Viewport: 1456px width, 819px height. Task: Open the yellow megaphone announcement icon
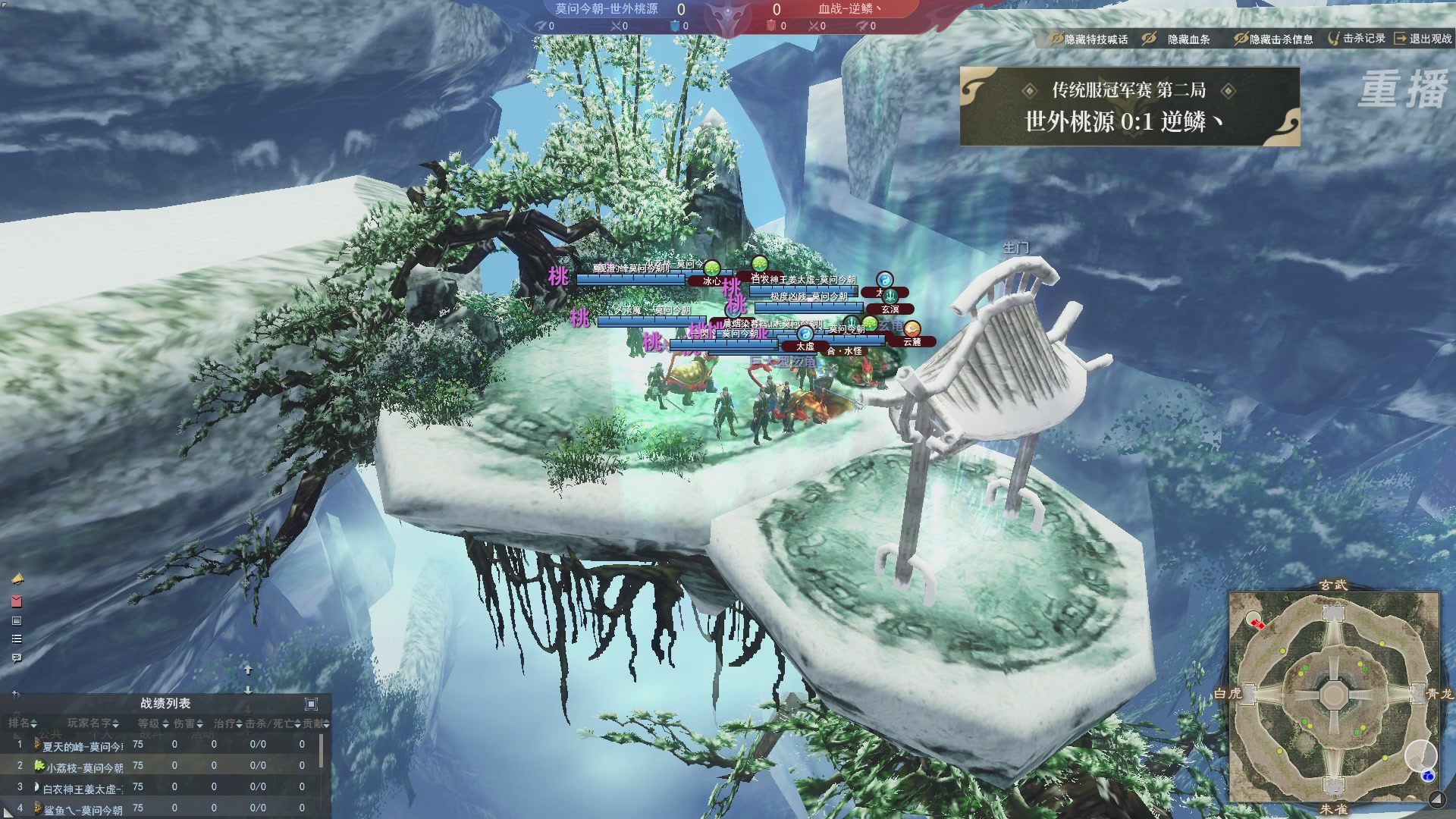17,579
